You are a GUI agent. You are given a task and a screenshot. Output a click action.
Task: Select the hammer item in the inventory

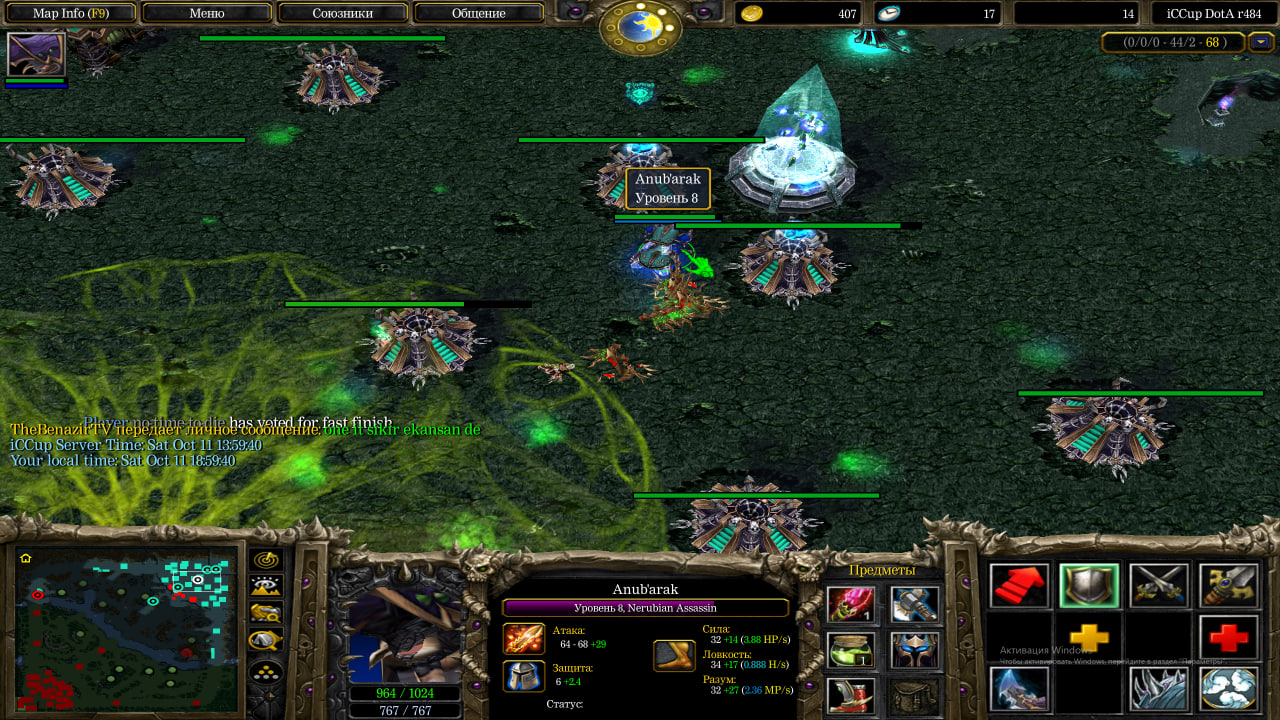point(914,605)
